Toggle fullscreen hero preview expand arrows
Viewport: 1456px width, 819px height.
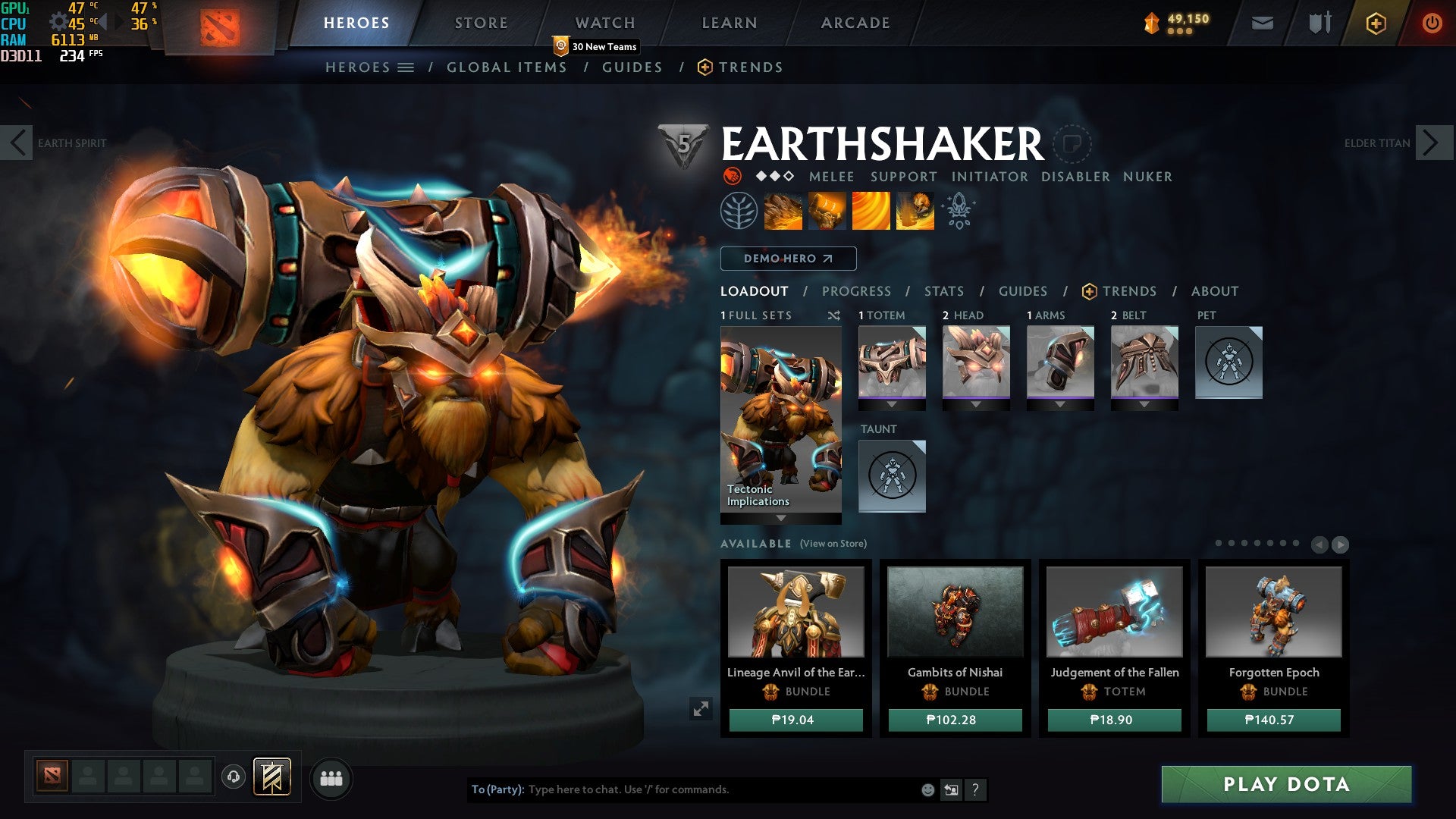tap(701, 709)
